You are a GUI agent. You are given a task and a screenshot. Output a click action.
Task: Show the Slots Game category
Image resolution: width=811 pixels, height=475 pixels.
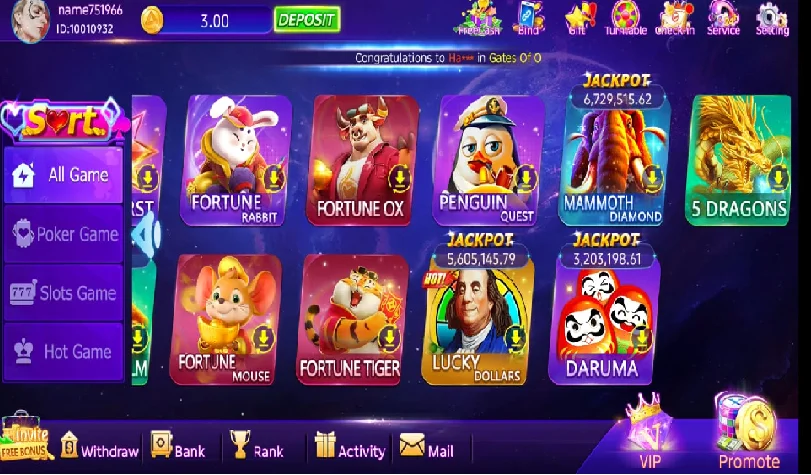click(63, 293)
